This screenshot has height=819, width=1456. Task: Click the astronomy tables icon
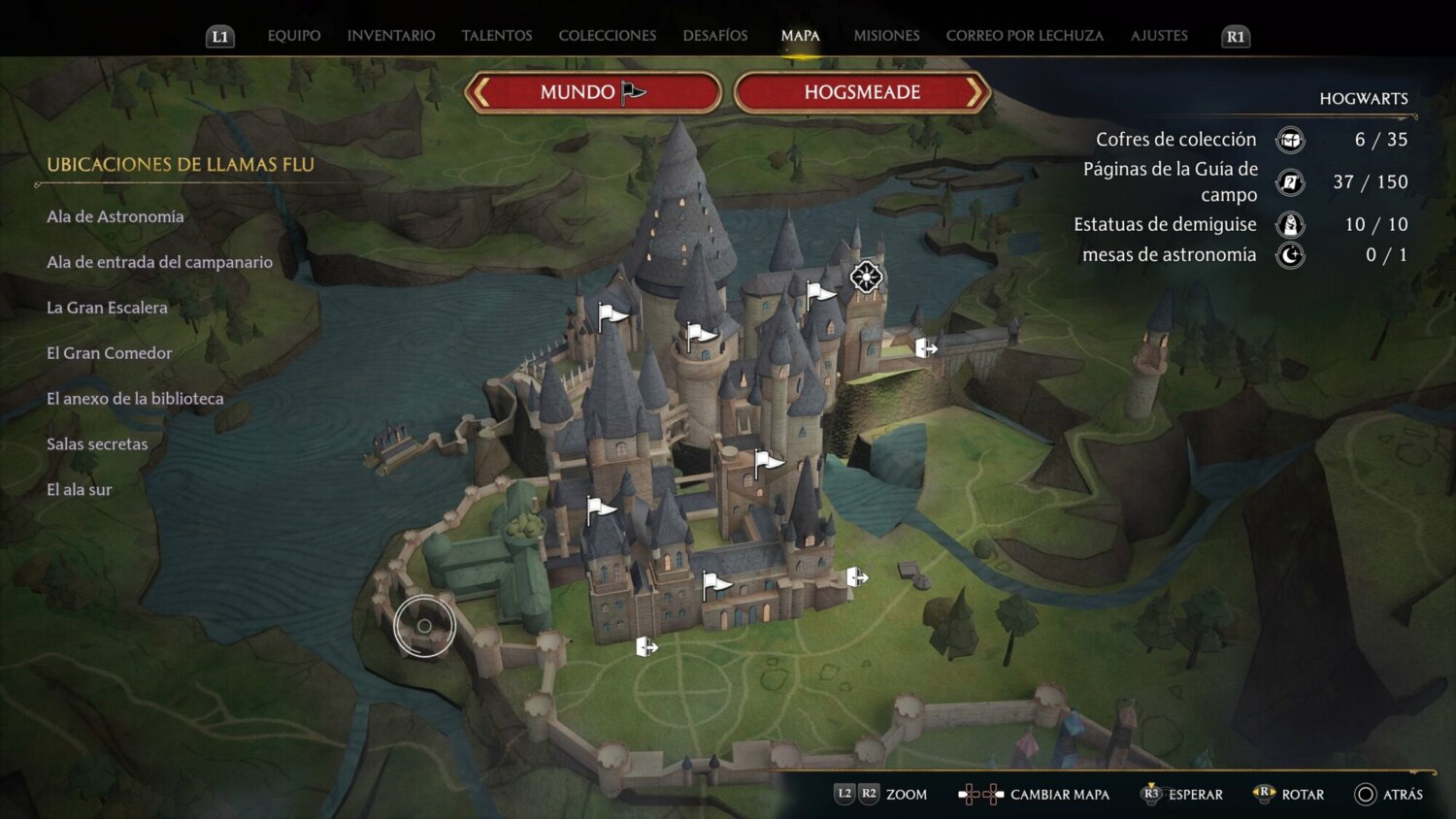(x=1289, y=255)
